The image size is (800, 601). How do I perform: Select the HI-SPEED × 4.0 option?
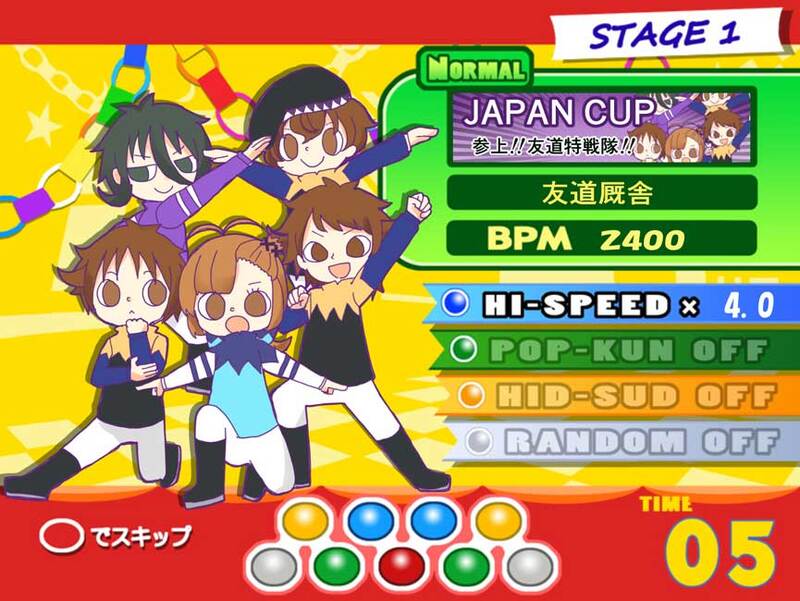click(610, 305)
